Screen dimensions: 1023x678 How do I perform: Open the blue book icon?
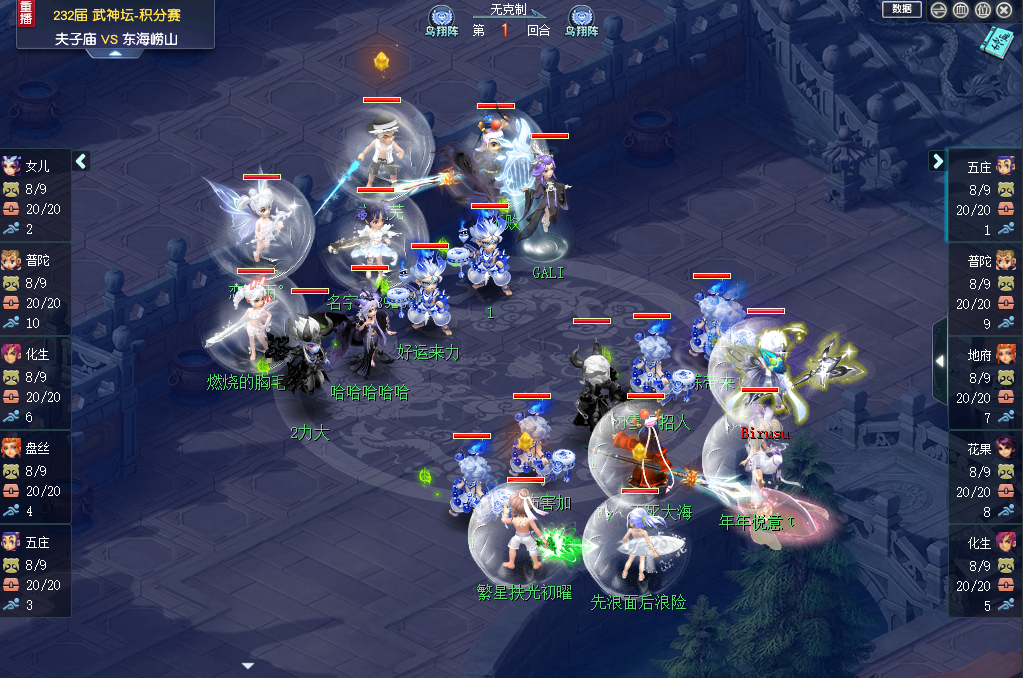click(x=997, y=41)
